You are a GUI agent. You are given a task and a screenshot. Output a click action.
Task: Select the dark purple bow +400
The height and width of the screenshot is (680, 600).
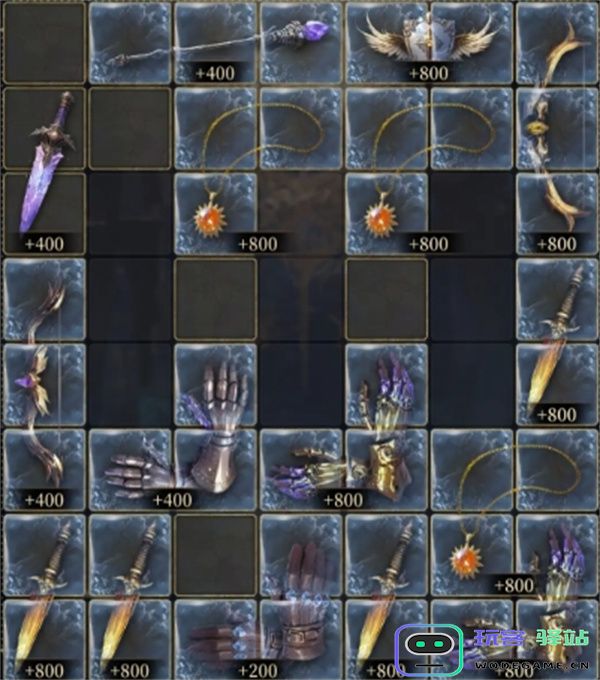coord(44,385)
